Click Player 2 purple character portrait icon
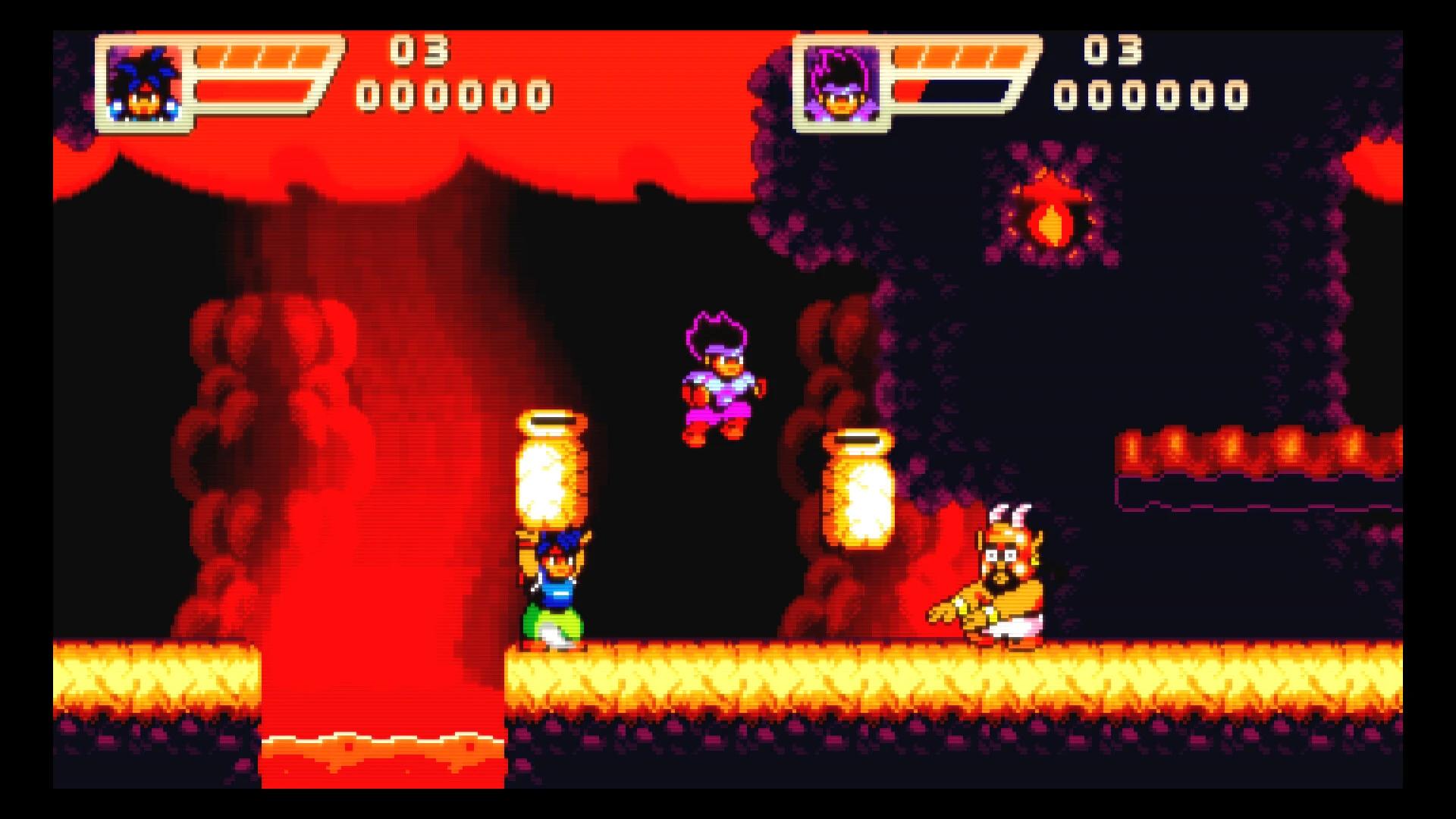 [x=842, y=85]
